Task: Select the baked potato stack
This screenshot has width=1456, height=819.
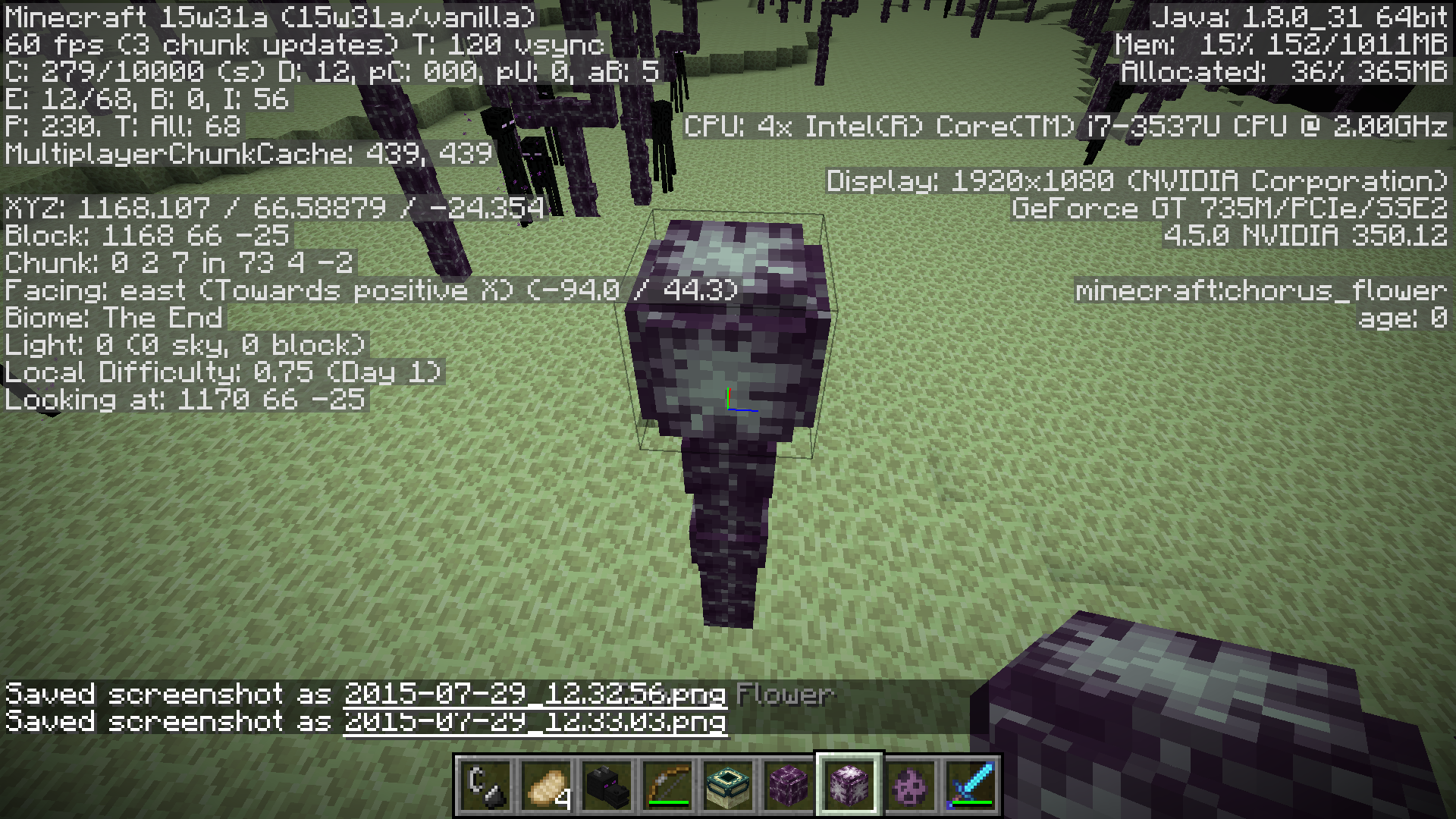Action: click(x=546, y=786)
